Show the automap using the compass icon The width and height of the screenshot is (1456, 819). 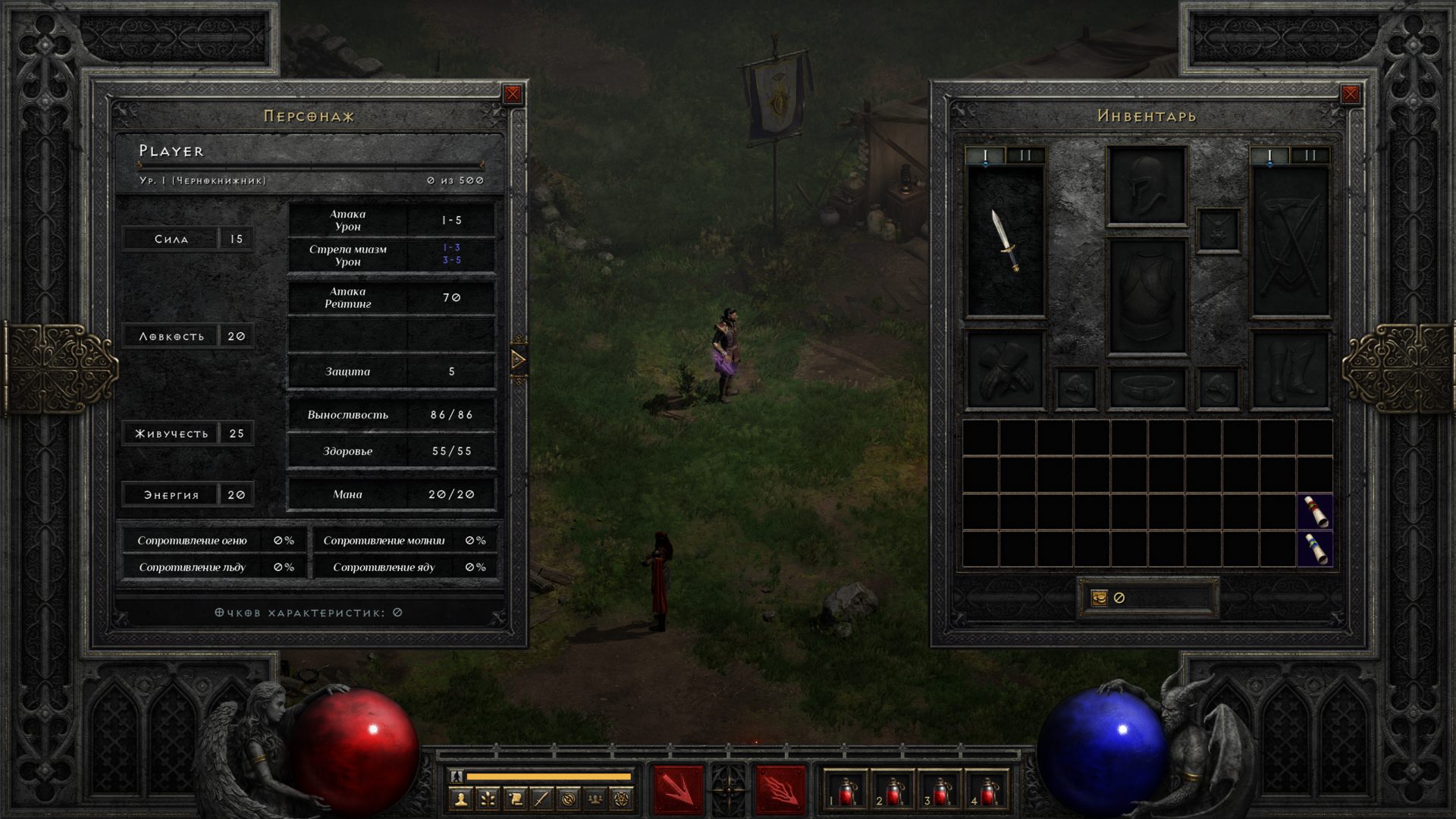click(x=569, y=799)
